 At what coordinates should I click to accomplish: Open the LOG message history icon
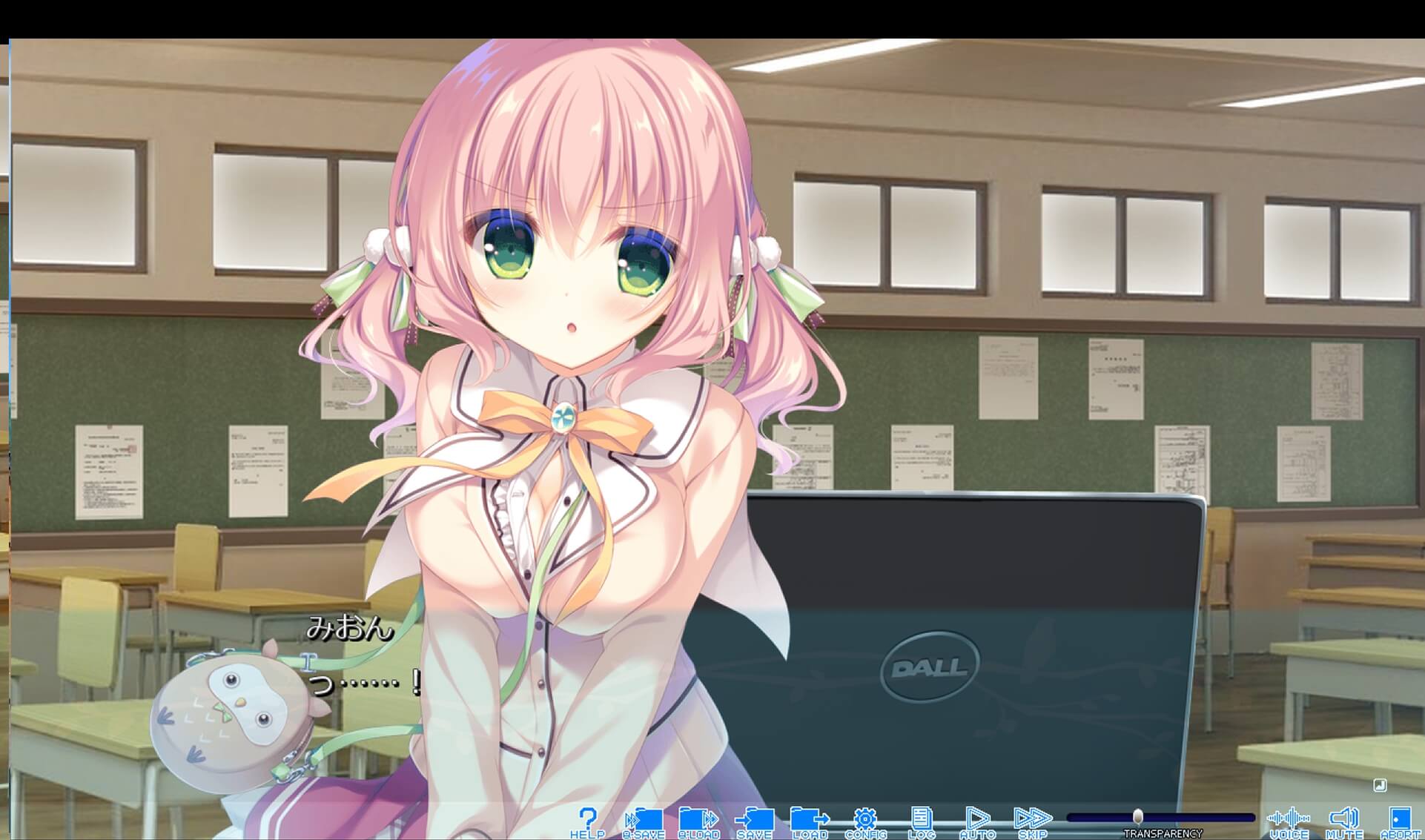coord(922,817)
